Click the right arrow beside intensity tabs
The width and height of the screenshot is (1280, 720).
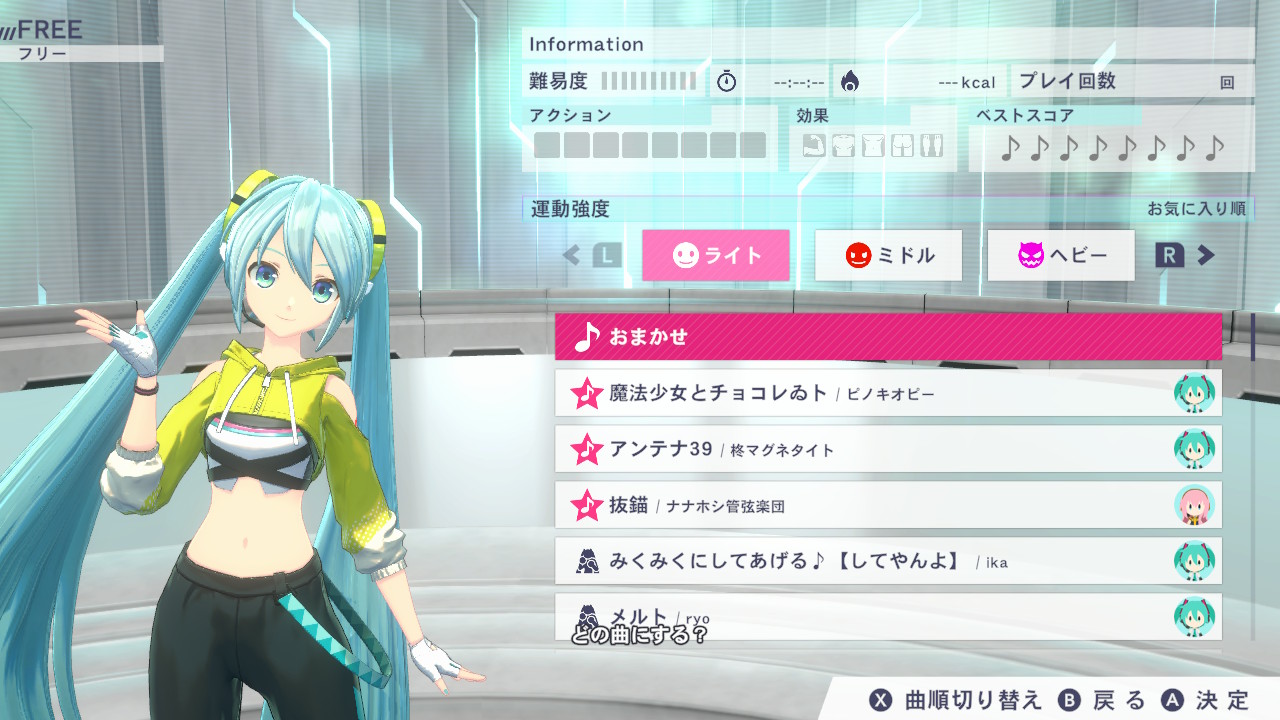[1206, 255]
